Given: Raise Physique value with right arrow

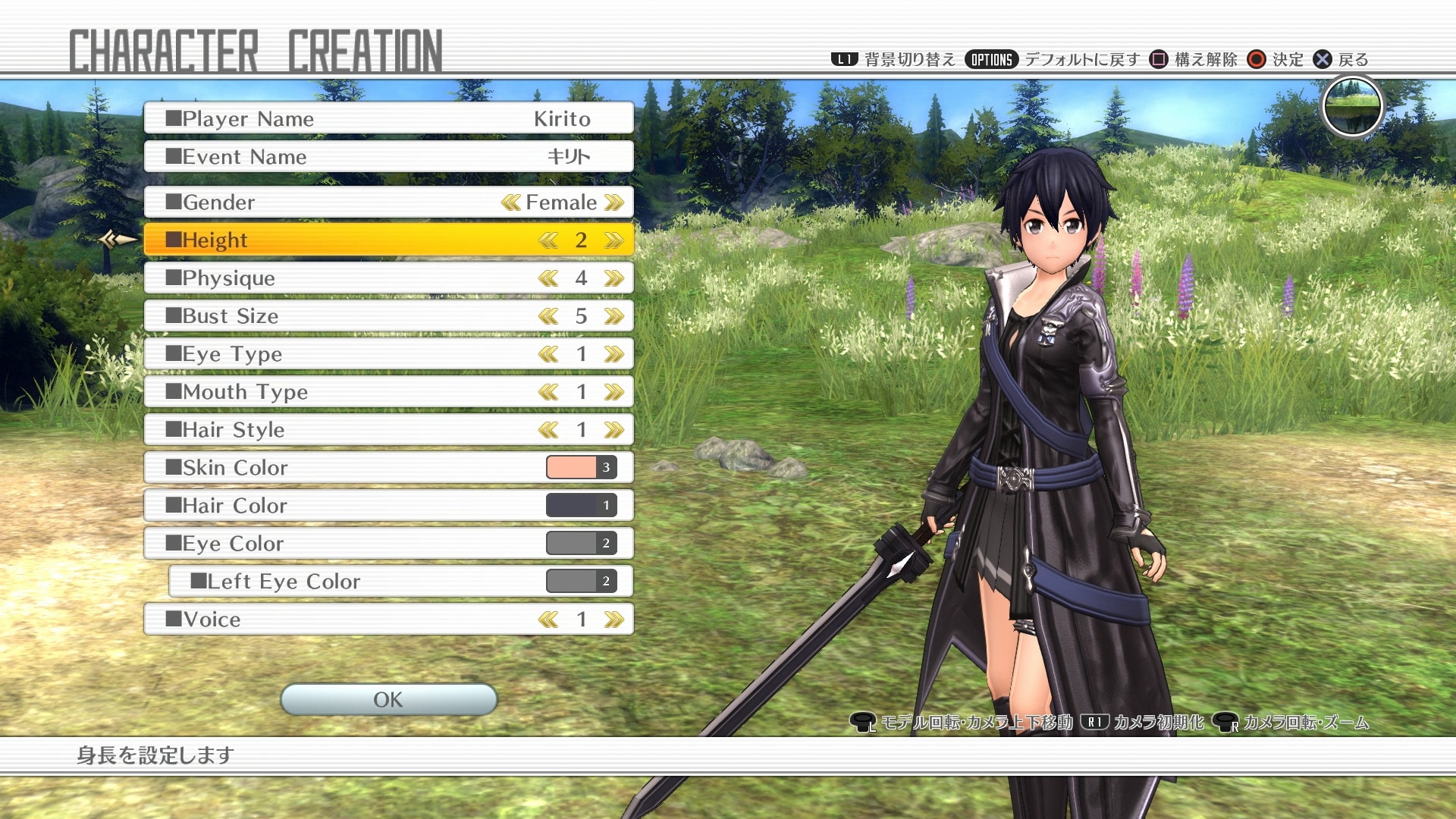Looking at the screenshot, I should pyautogui.click(x=614, y=278).
